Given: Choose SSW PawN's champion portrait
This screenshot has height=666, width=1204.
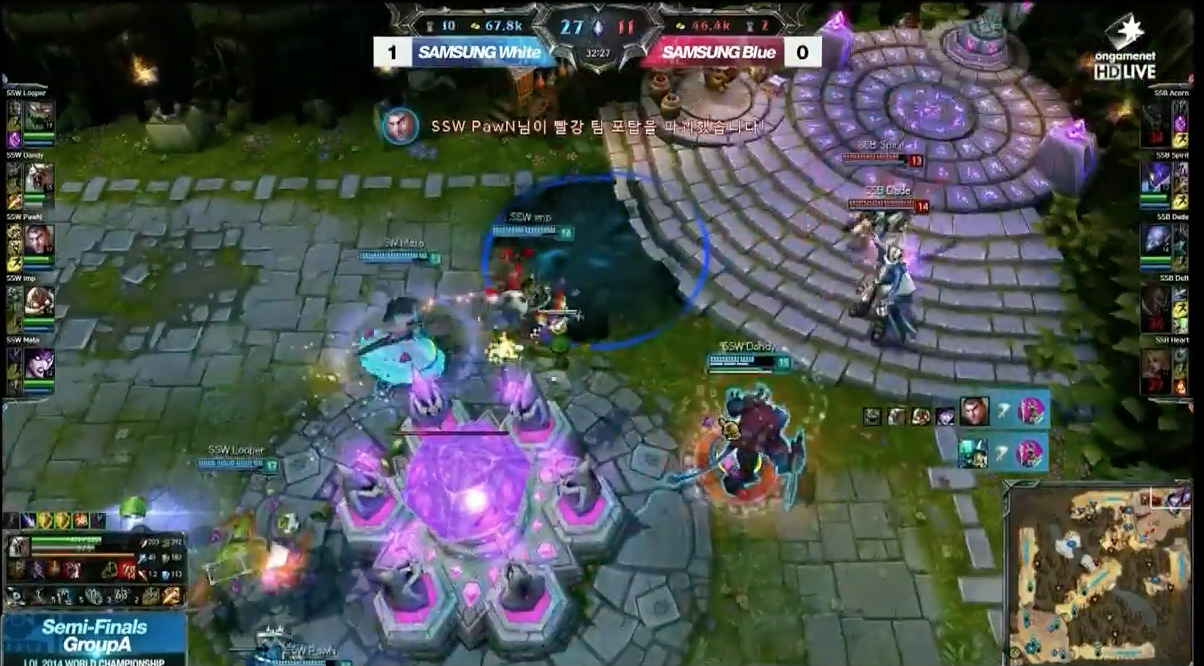Looking at the screenshot, I should (40, 240).
